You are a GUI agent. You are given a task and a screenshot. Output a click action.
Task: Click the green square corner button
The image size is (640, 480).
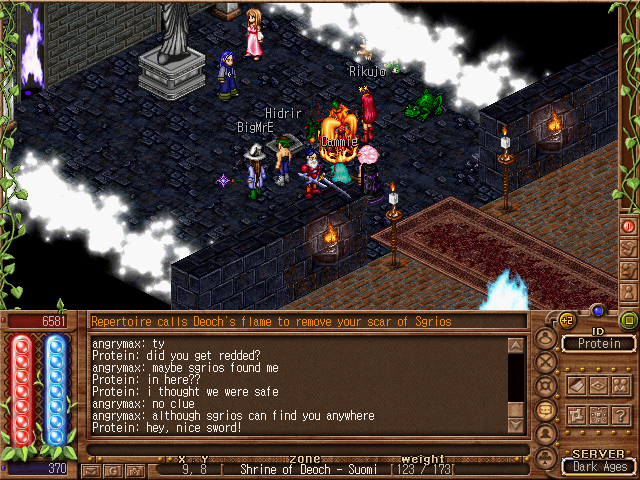[628, 320]
